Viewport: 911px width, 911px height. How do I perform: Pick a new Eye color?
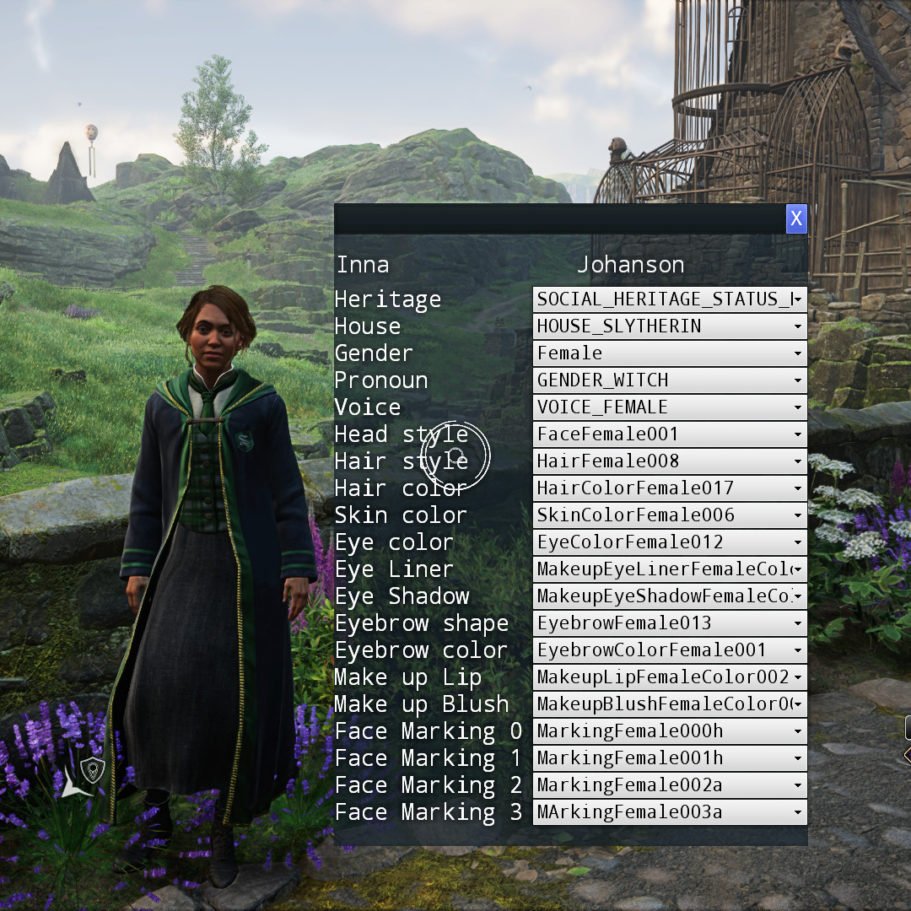(669, 542)
